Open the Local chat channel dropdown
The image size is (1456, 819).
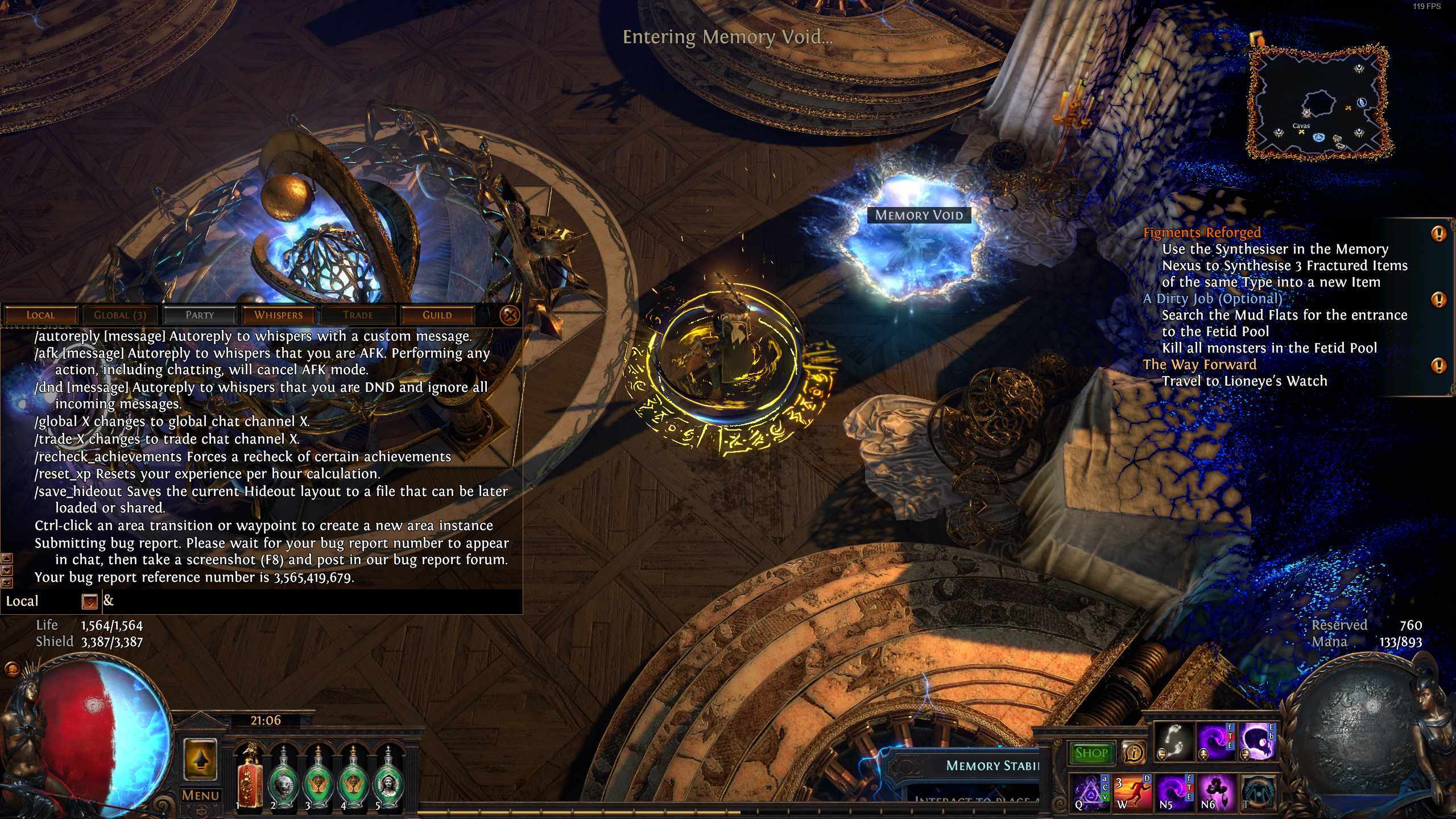click(x=90, y=601)
